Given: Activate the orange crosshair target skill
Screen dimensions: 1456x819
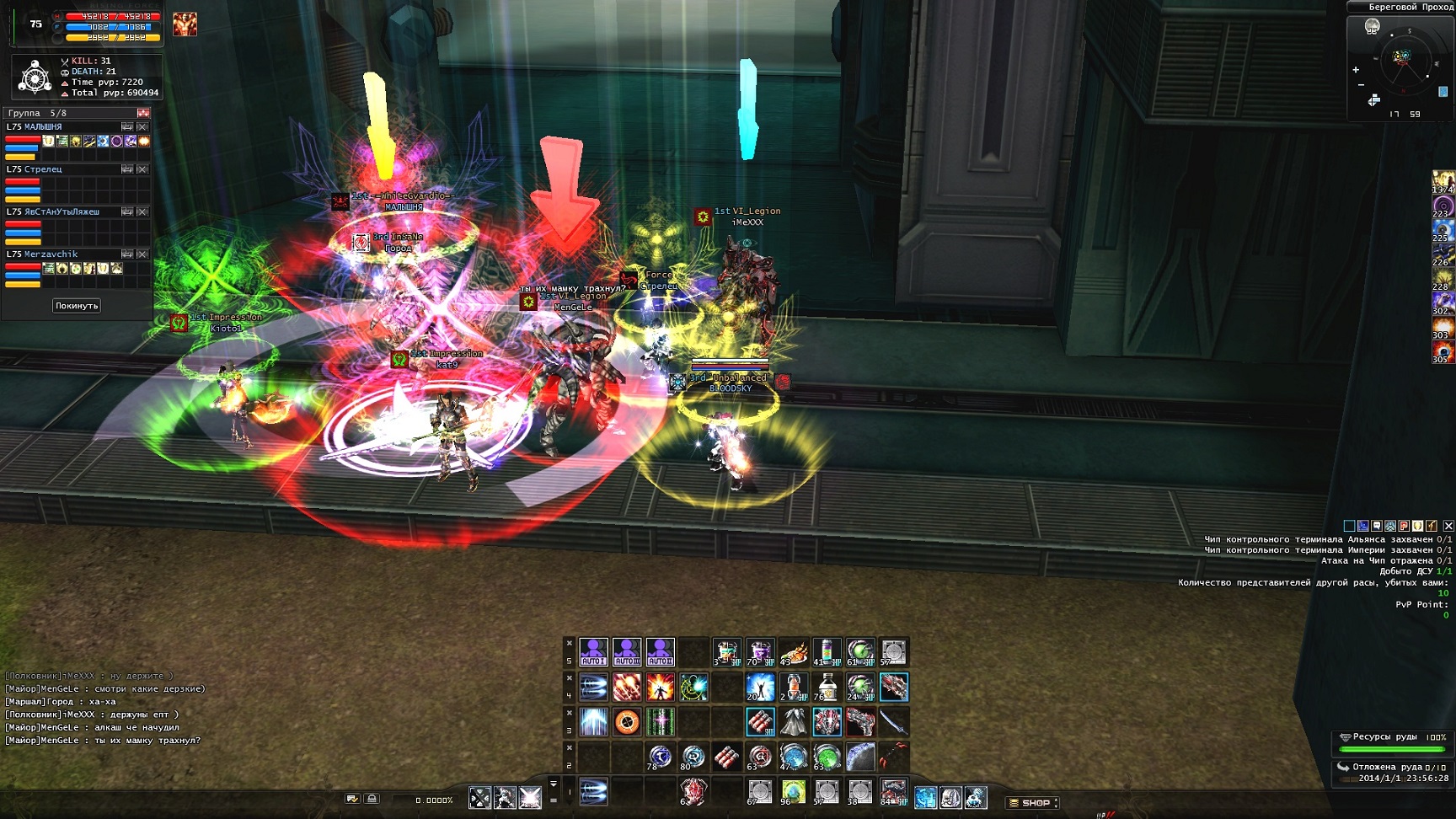Looking at the screenshot, I should pyautogui.click(x=627, y=722).
